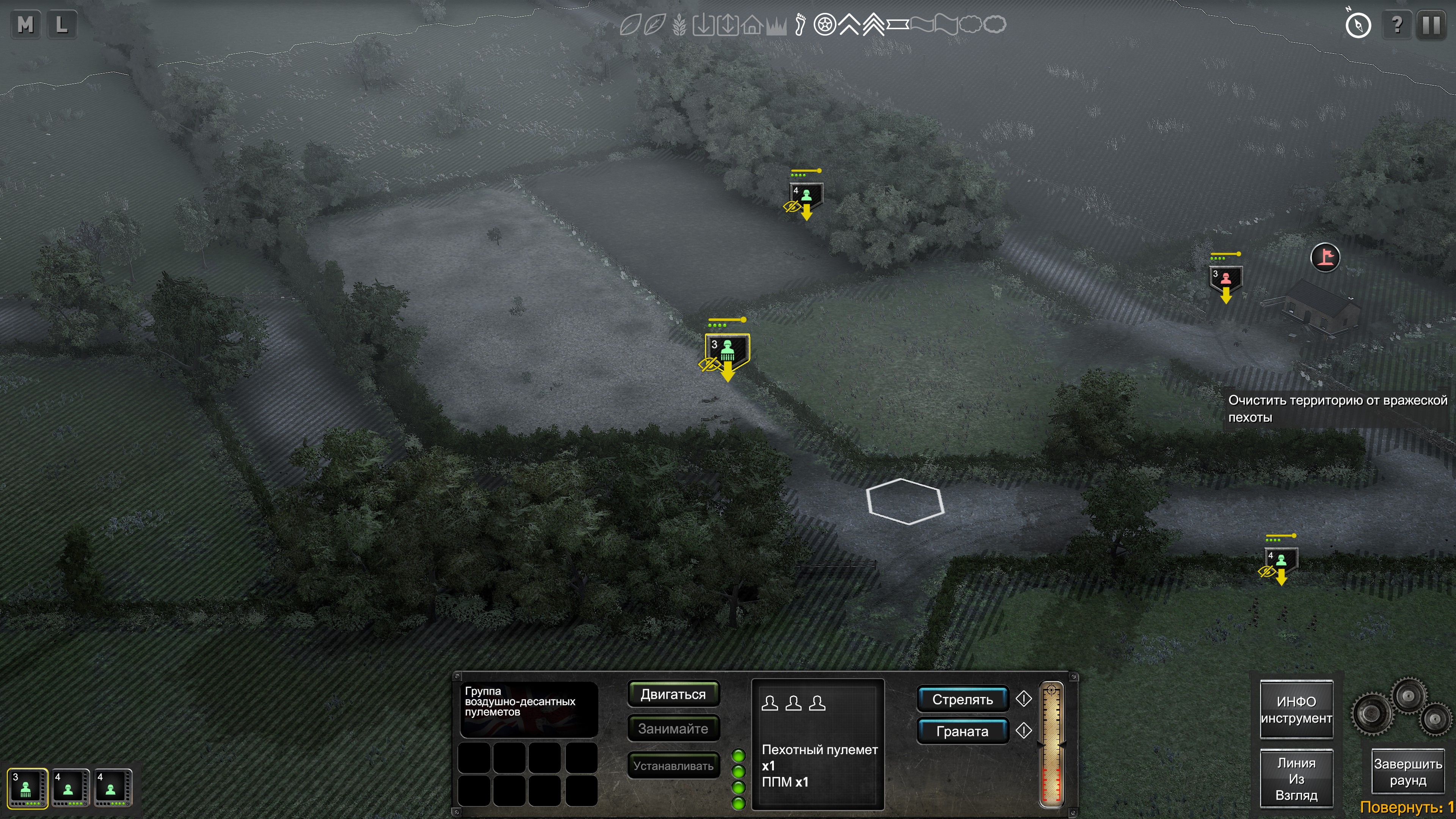Select the Занимайте command button

pyautogui.click(x=673, y=728)
